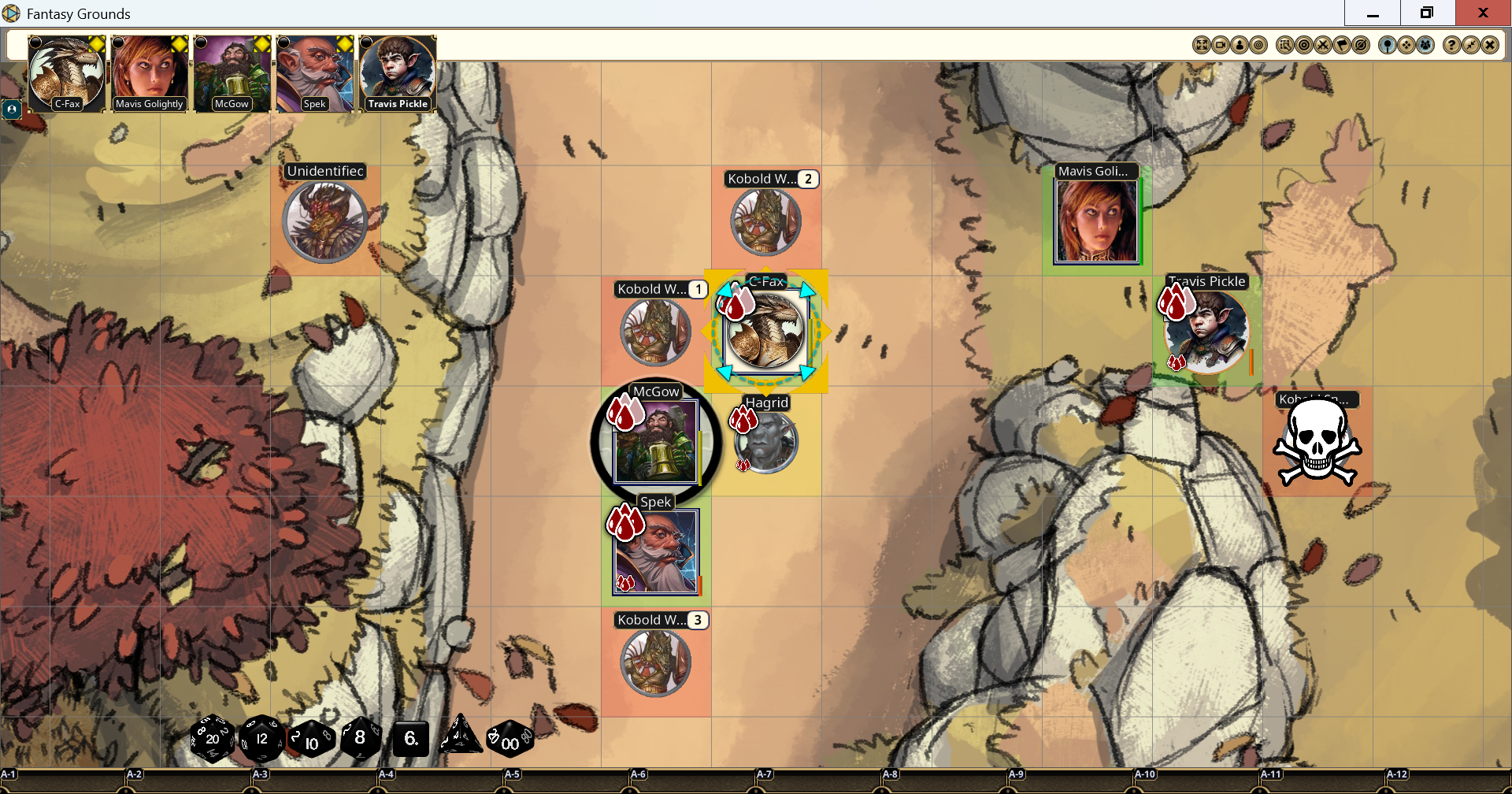Screen dimensions: 1512x794
Task: Click the d4 pyramid die
Action: pyautogui.click(x=460, y=736)
